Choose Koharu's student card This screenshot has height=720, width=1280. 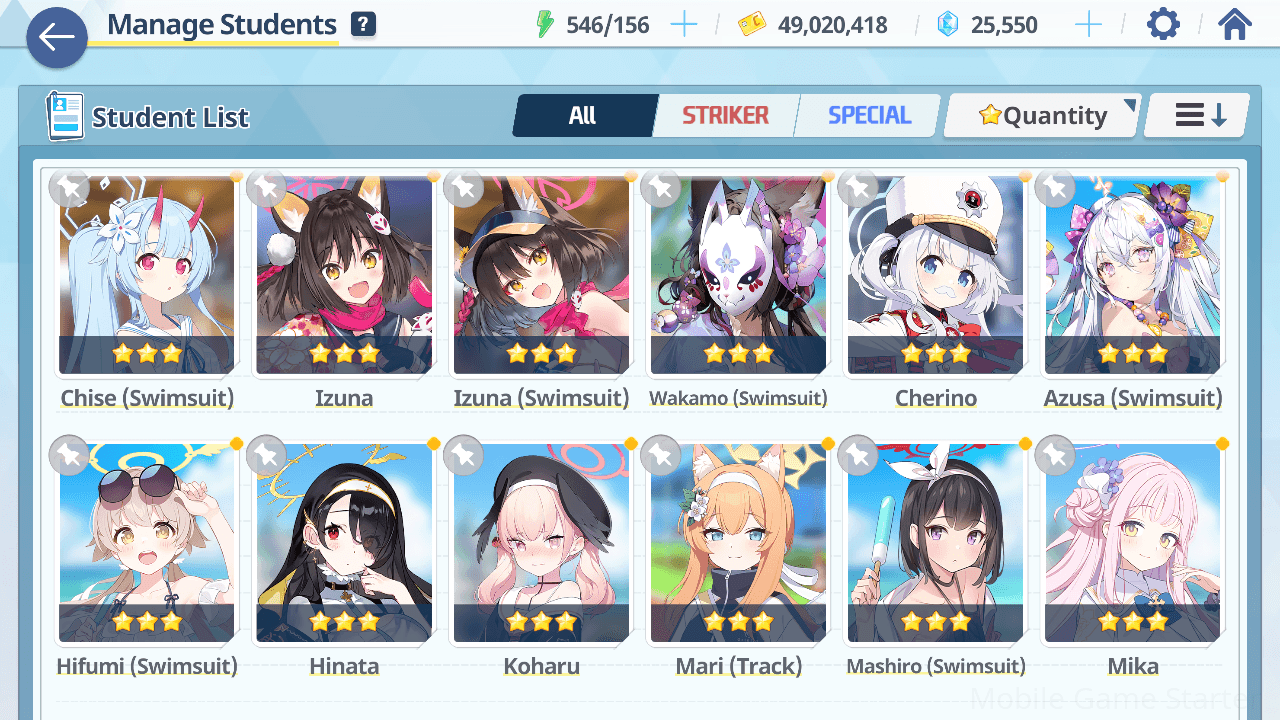[x=541, y=543]
